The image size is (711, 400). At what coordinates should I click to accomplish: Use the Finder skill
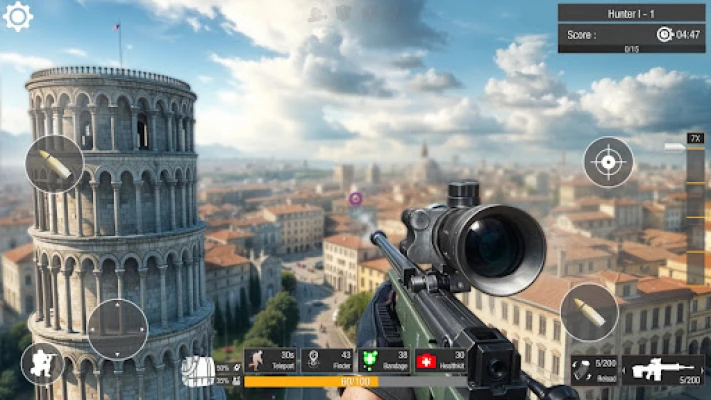coord(327,360)
